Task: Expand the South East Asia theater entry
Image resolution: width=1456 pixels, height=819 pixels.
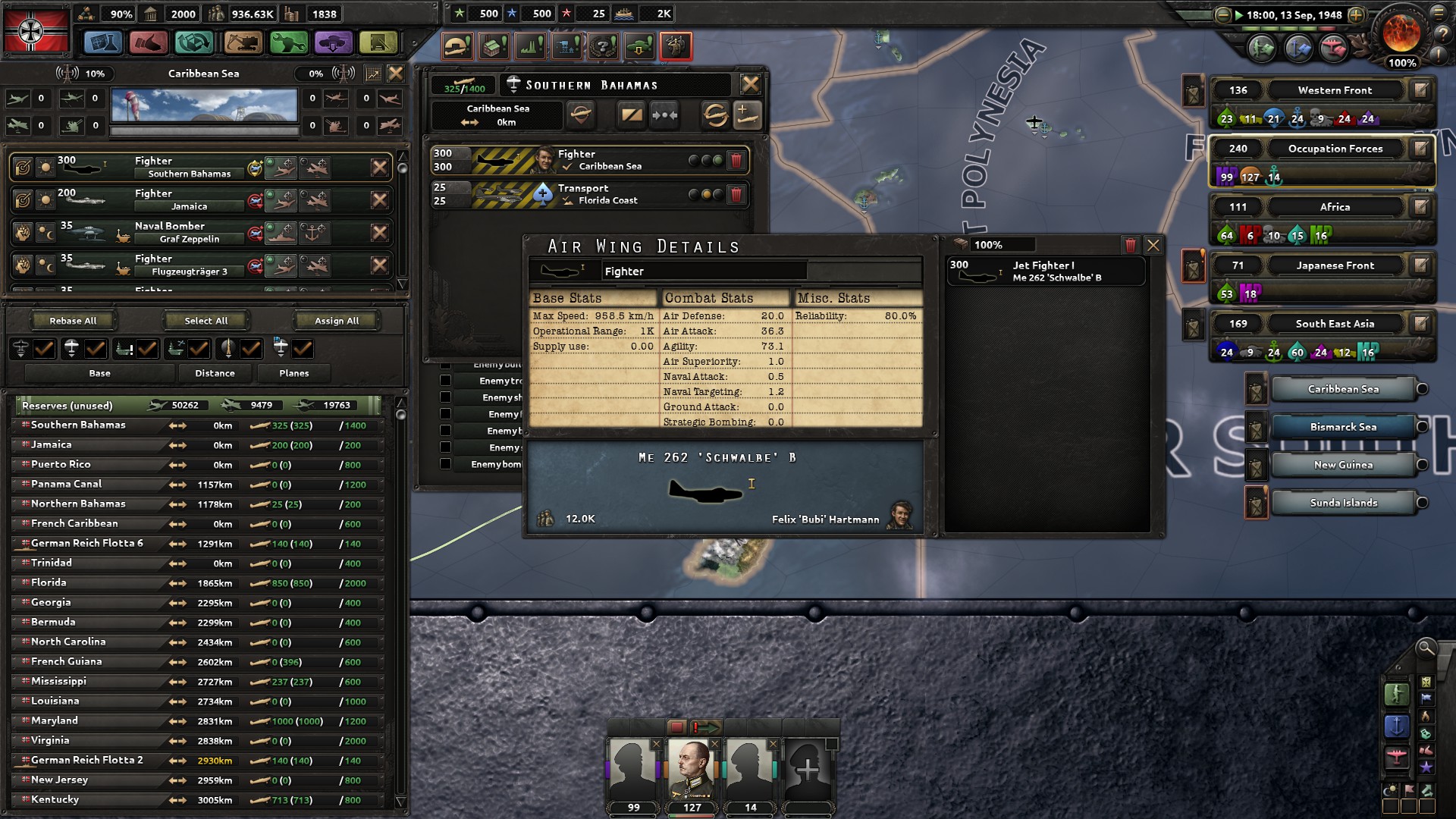Action: tap(1336, 323)
